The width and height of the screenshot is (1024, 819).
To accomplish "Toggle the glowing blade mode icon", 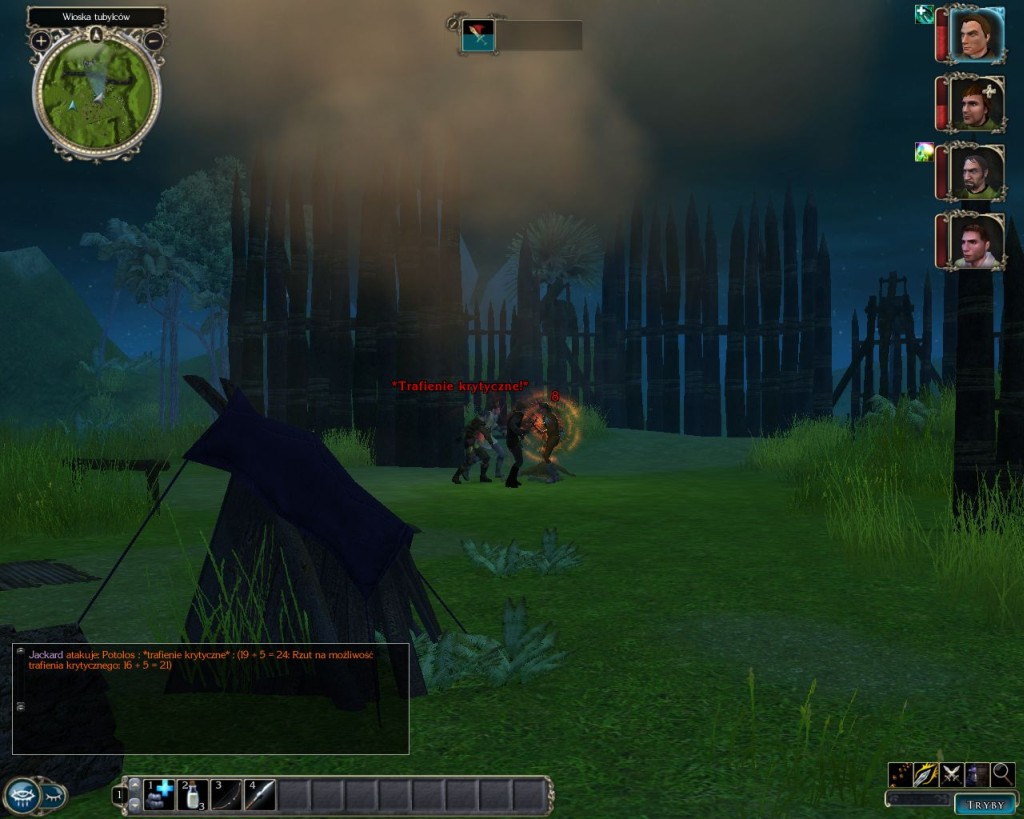I will pos(925,774).
